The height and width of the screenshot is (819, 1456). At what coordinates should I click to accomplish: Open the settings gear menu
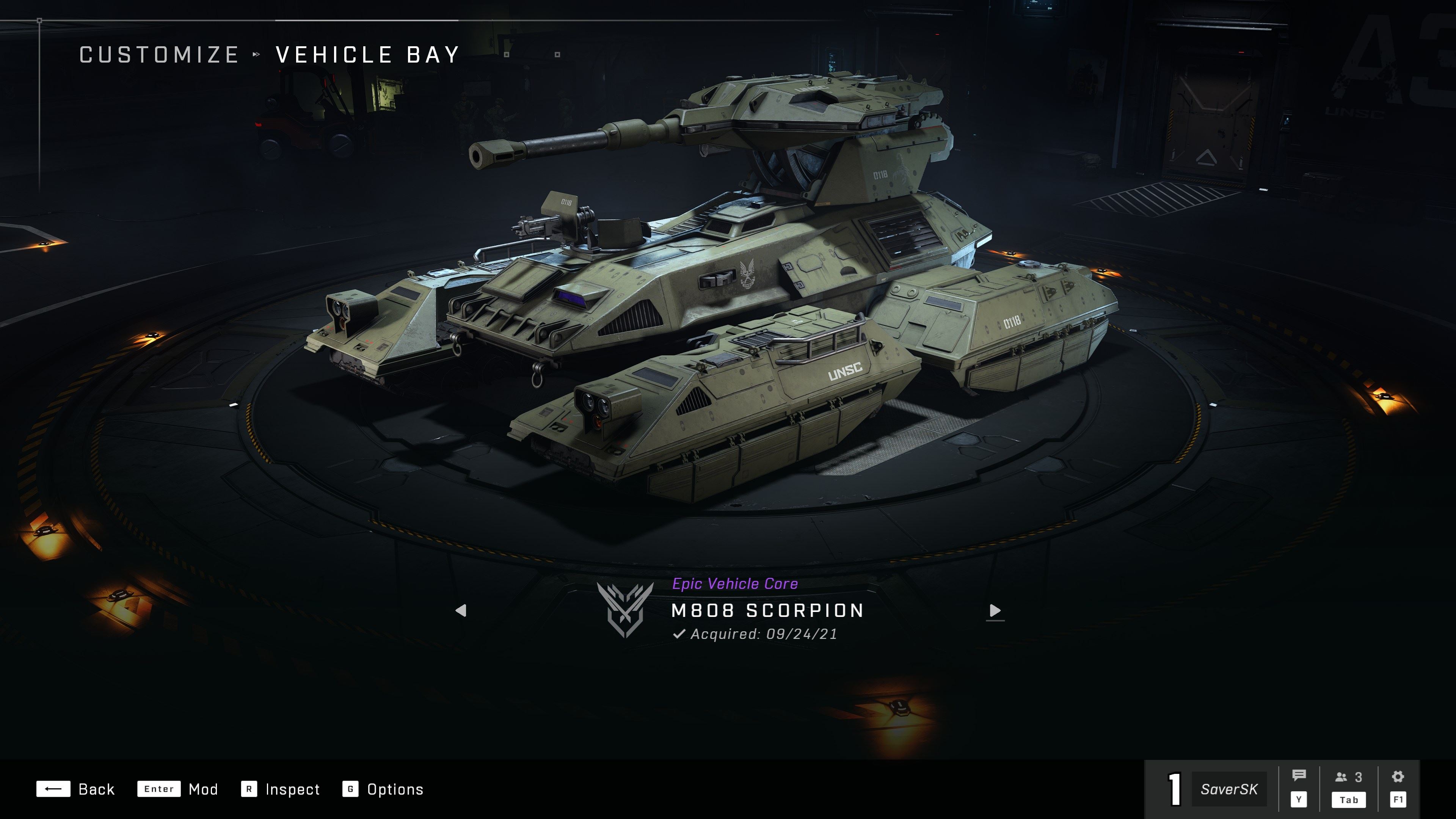(x=1398, y=777)
